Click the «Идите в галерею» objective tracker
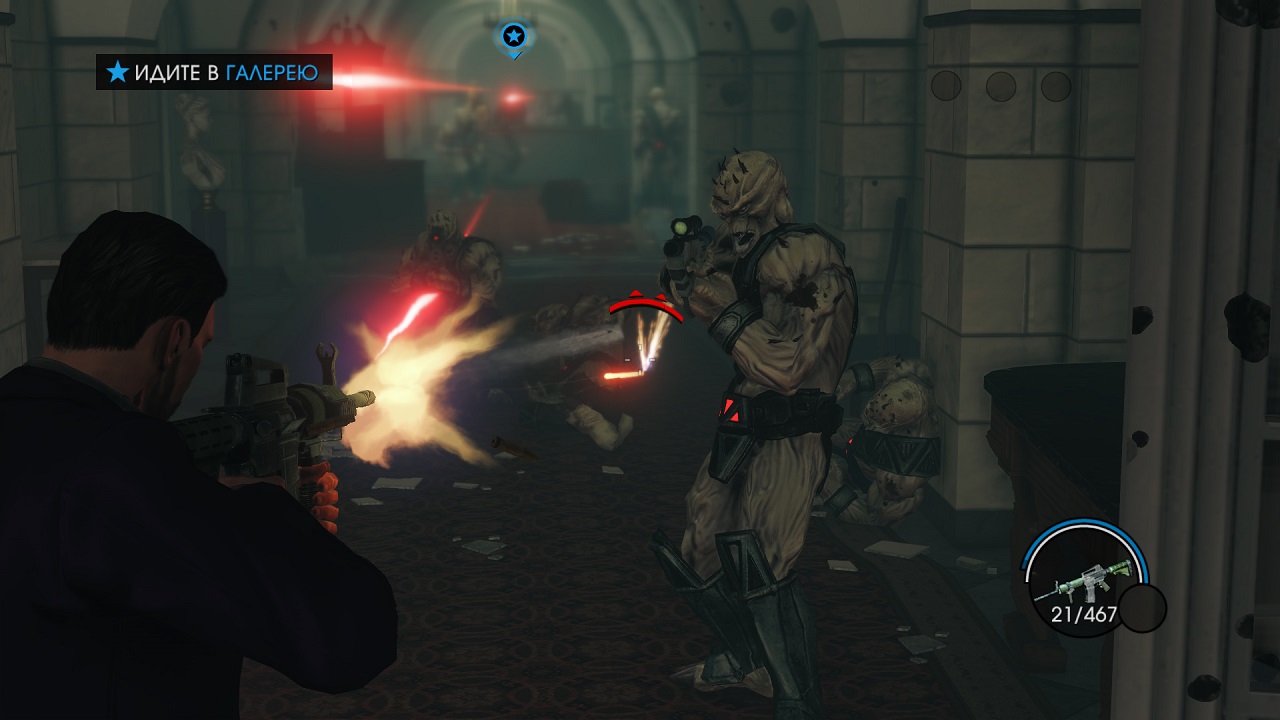Image resolution: width=1280 pixels, height=720 pixels. (214, 72)
